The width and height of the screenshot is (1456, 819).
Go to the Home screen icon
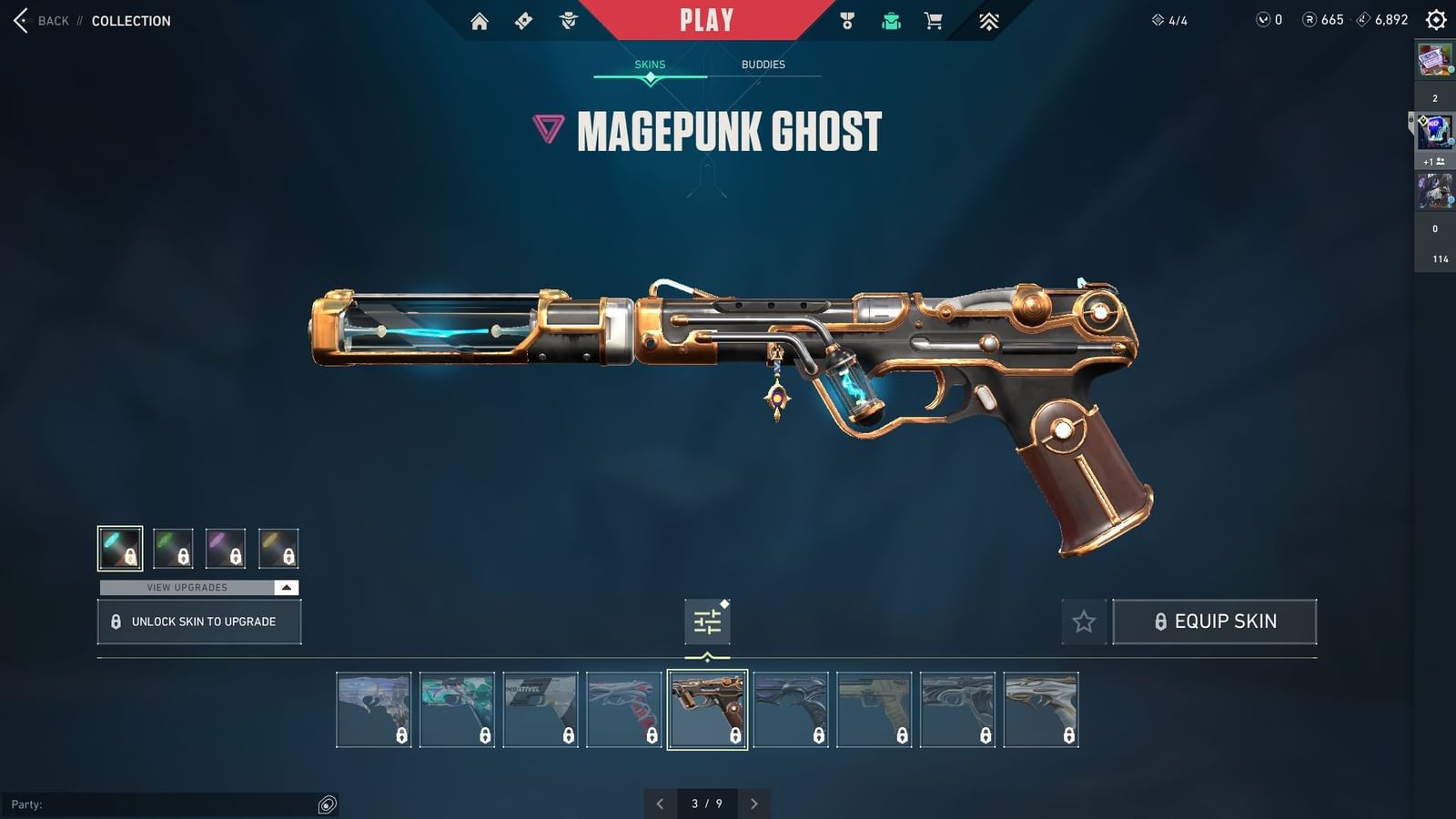tap(480, 20)
